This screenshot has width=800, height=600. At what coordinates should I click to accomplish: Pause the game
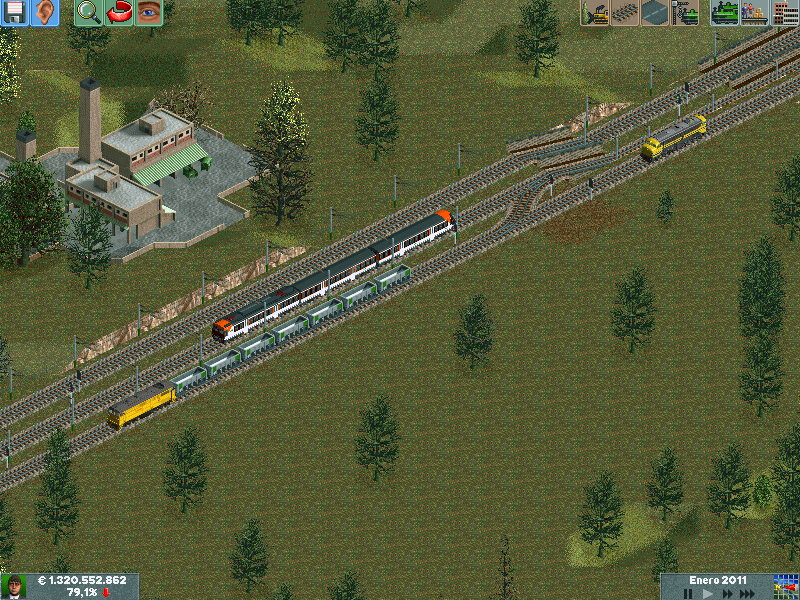(x=687, y=594)
